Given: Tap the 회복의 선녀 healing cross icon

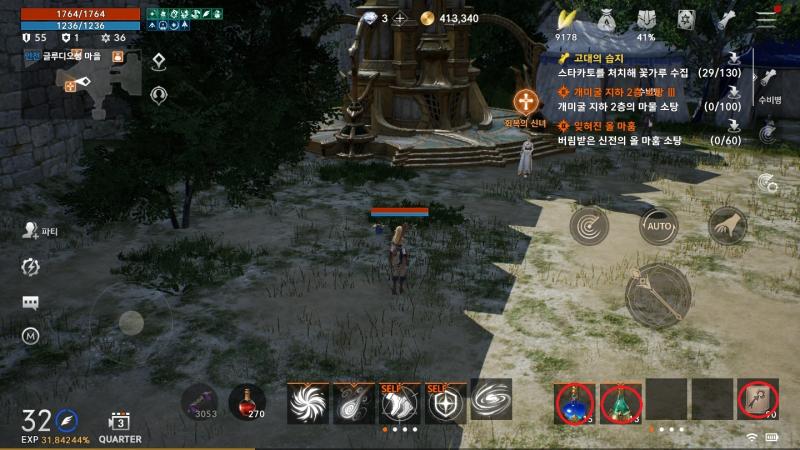Looking at the screenshot, I should (527, 101).
